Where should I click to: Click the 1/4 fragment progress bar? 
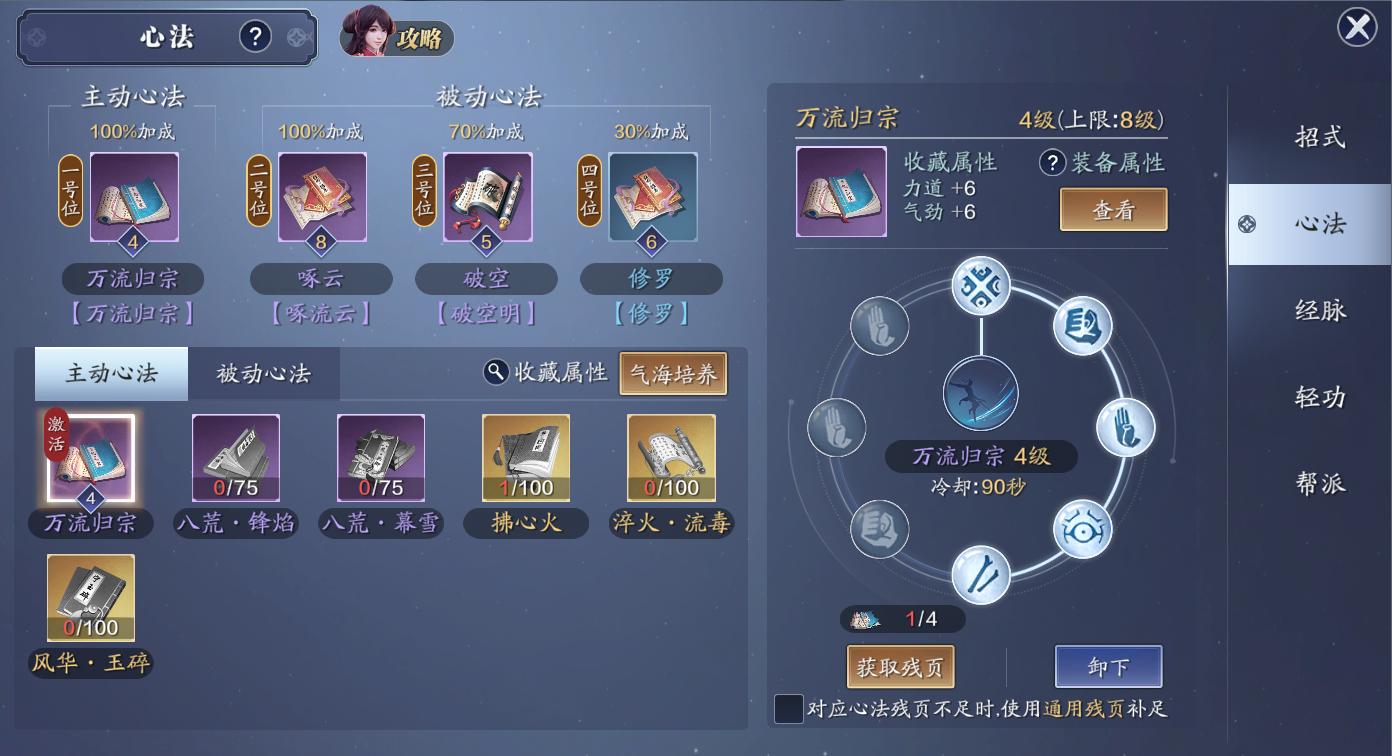coord(901,619)
